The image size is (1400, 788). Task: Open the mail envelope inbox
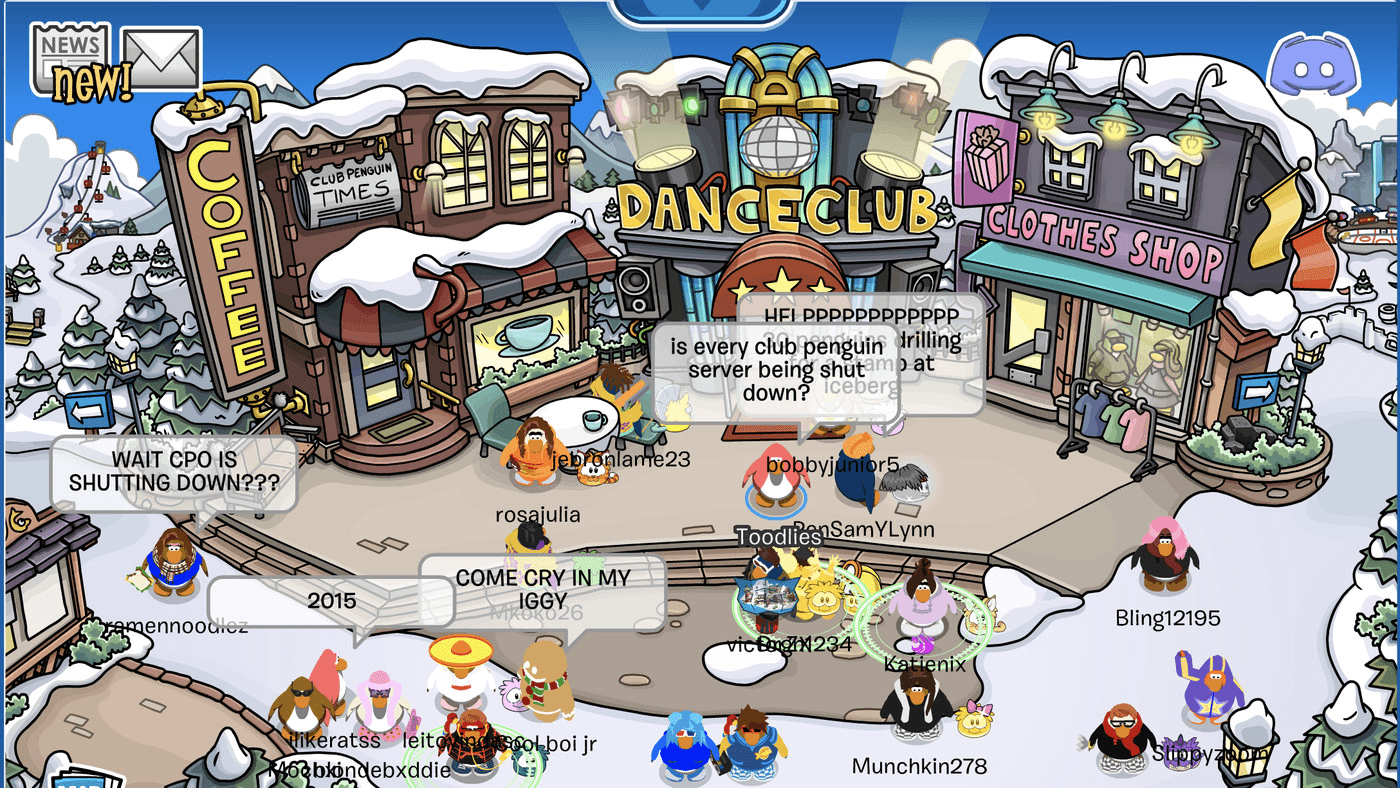click(161, 58)
